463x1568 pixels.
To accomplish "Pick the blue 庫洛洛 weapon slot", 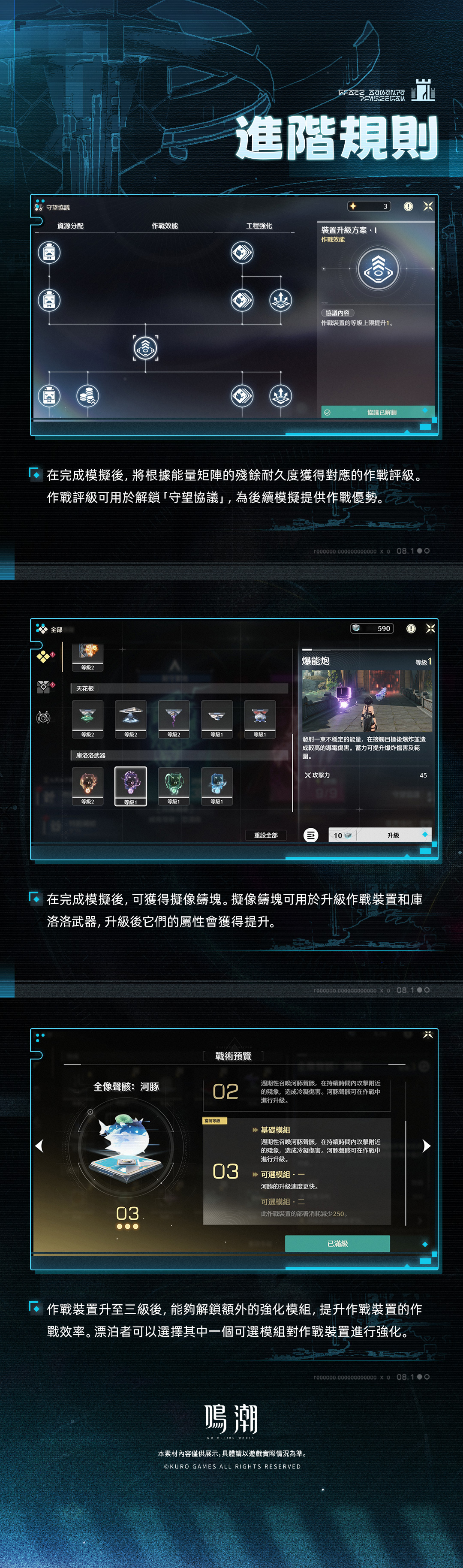I will 217,784.
